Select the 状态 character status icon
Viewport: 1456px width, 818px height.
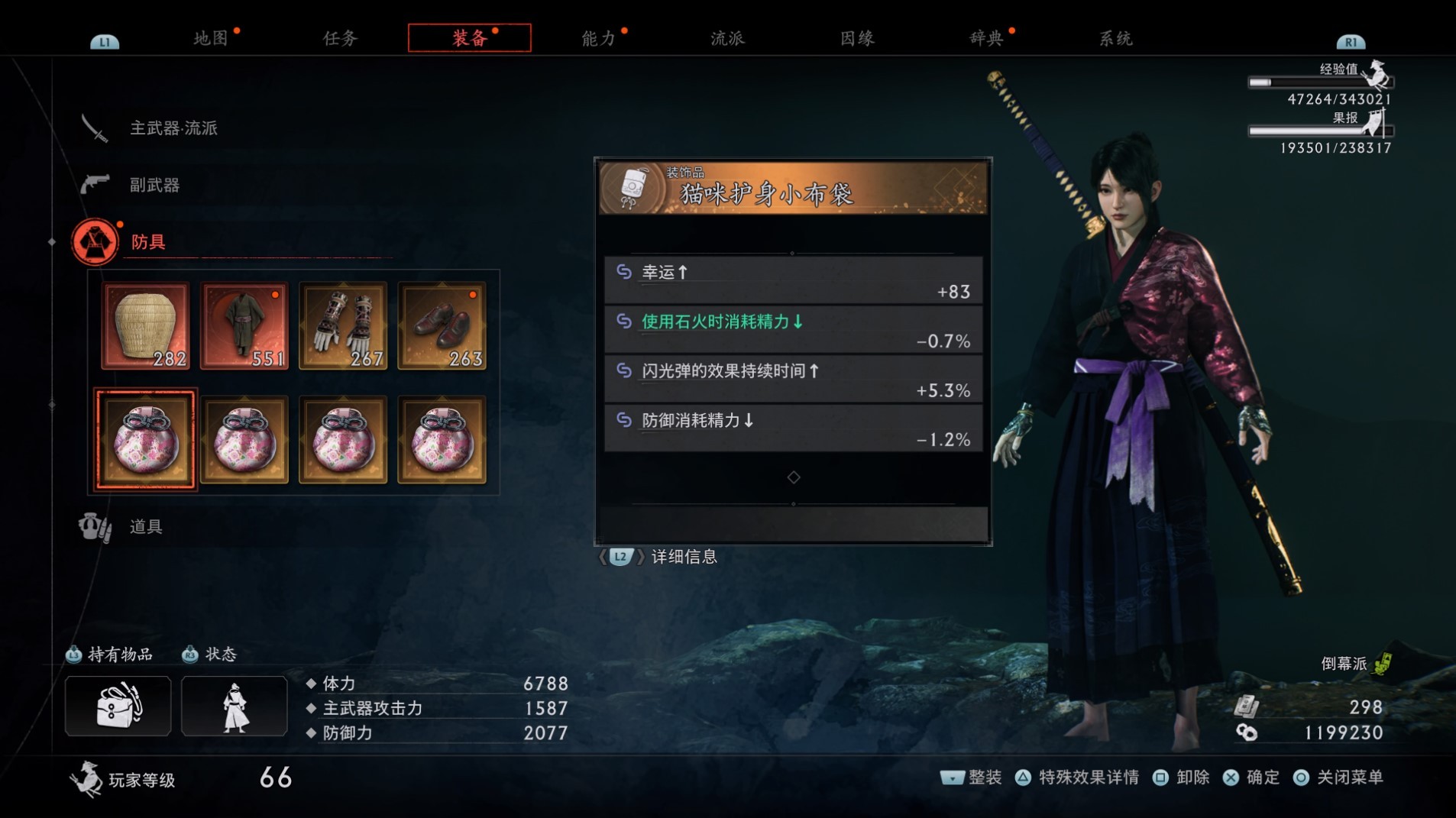pos(234,705)
